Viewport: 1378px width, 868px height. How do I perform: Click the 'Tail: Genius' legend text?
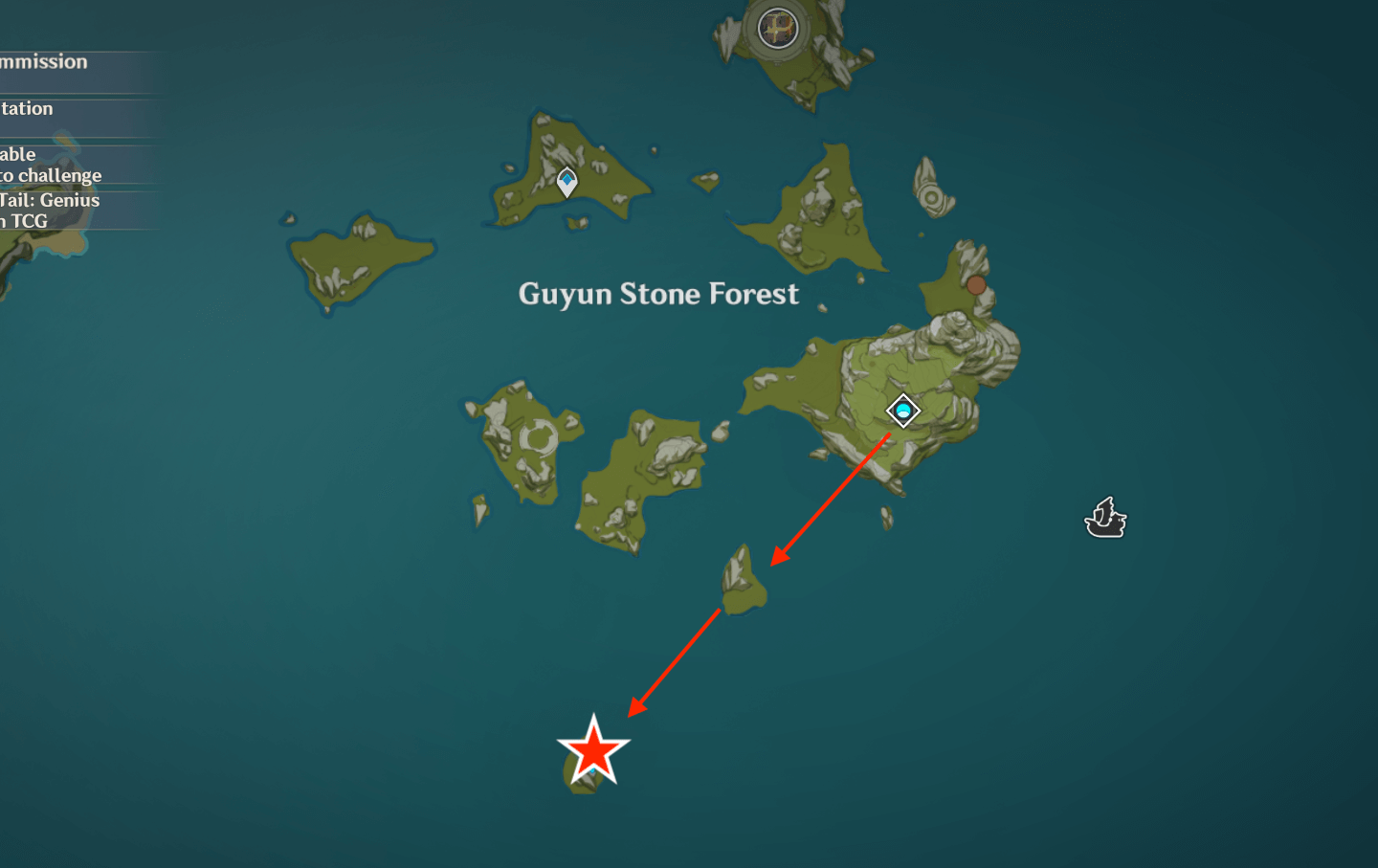(x=50, y=200)
